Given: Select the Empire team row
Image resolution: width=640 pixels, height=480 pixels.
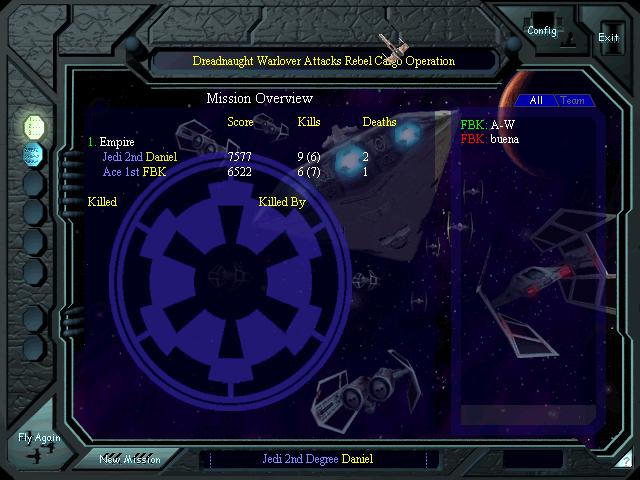Looking at the screenshot, I should pos(116,142).
